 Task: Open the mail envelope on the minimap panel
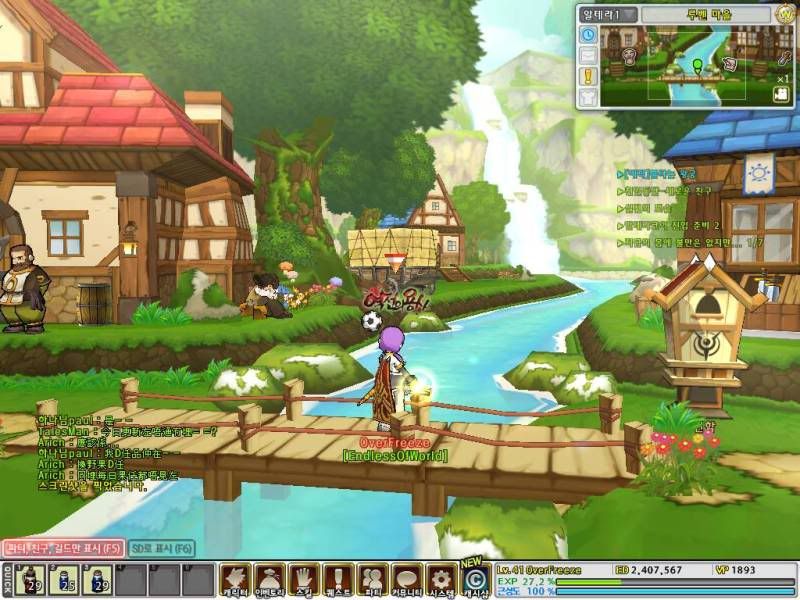[588, 55]
